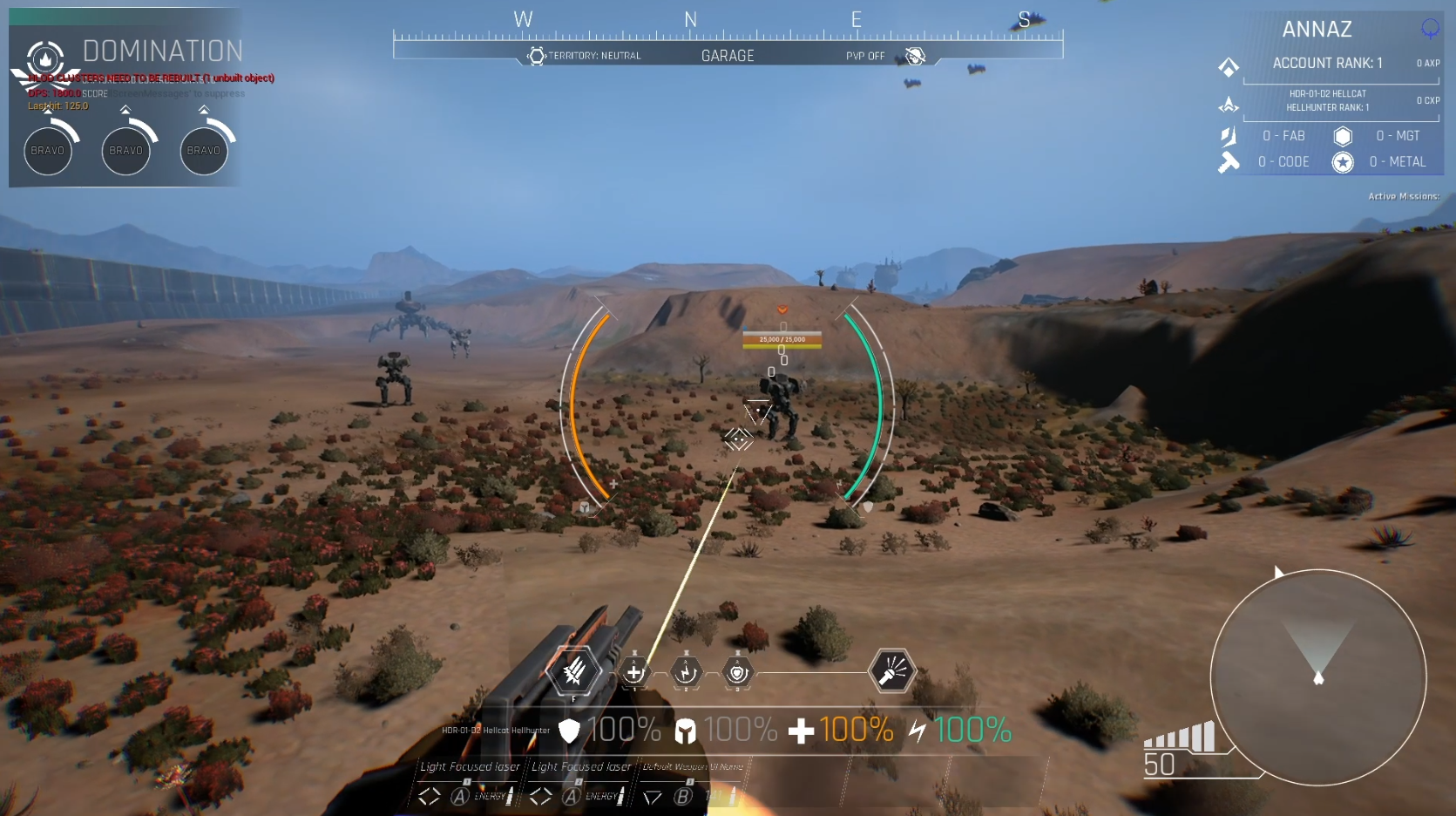The width and height of the screenshot is (1456, 816).
Task: Select the Garage label on the compass bar
Action: pyautogui.click(x=728, y=56)
